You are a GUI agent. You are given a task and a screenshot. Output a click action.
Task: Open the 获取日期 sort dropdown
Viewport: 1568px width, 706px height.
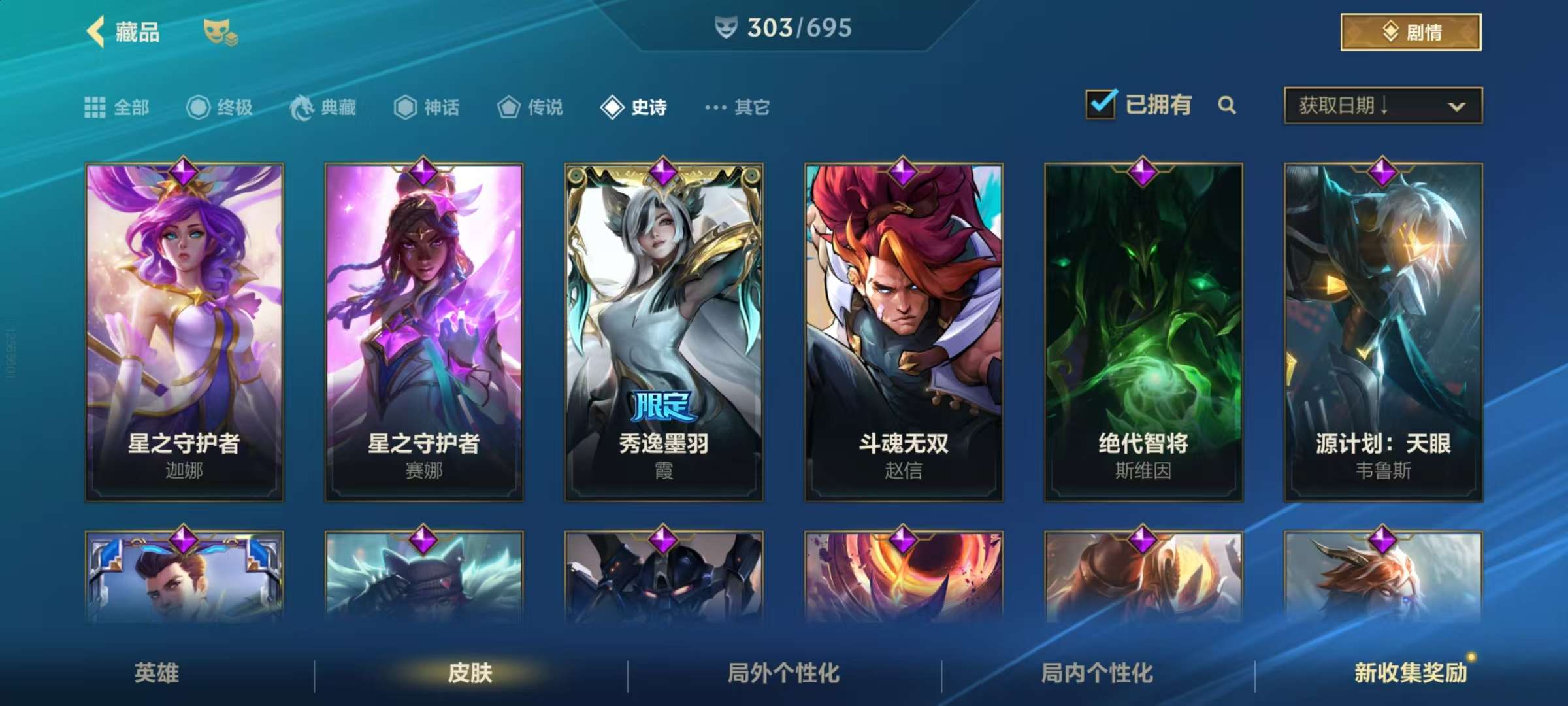pyautogui.click(x=1382, y=105)
